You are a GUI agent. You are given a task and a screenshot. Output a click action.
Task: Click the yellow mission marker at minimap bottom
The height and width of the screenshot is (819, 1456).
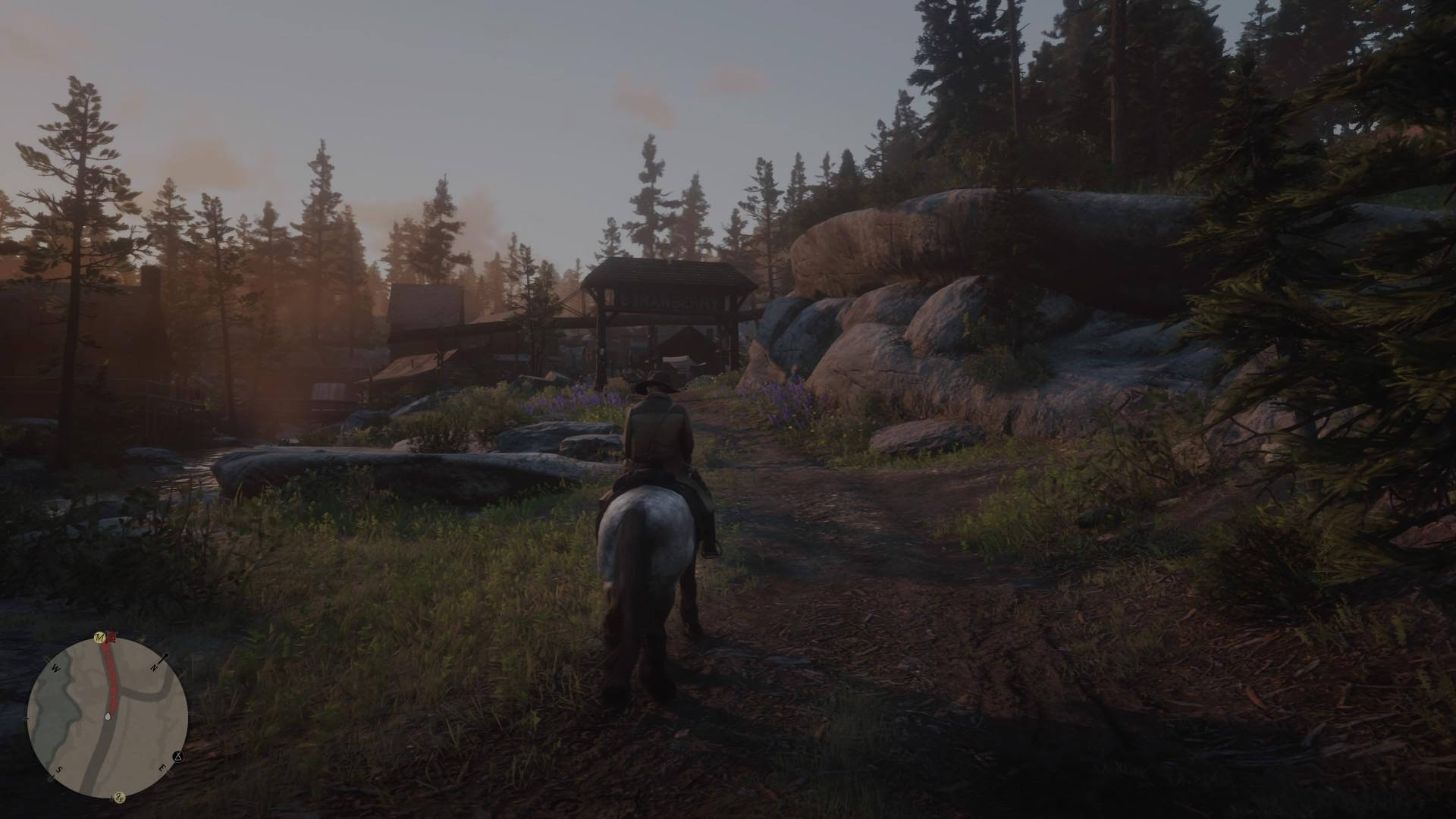coord(120,796)
